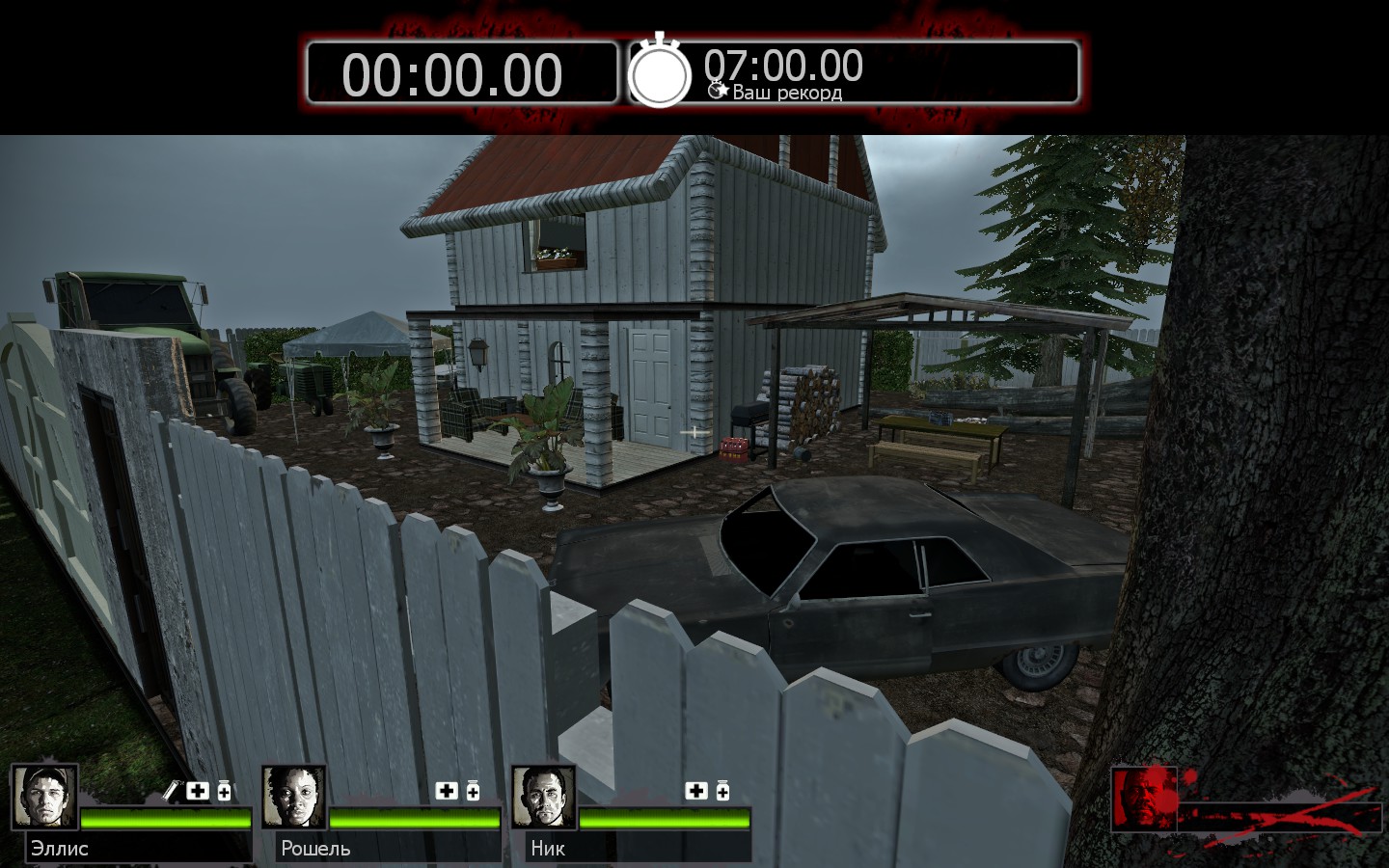Viewport: 1389px width, 868px height.
Task: Click Ellis's first aid kit icon
Action: (x=198, y=791)
